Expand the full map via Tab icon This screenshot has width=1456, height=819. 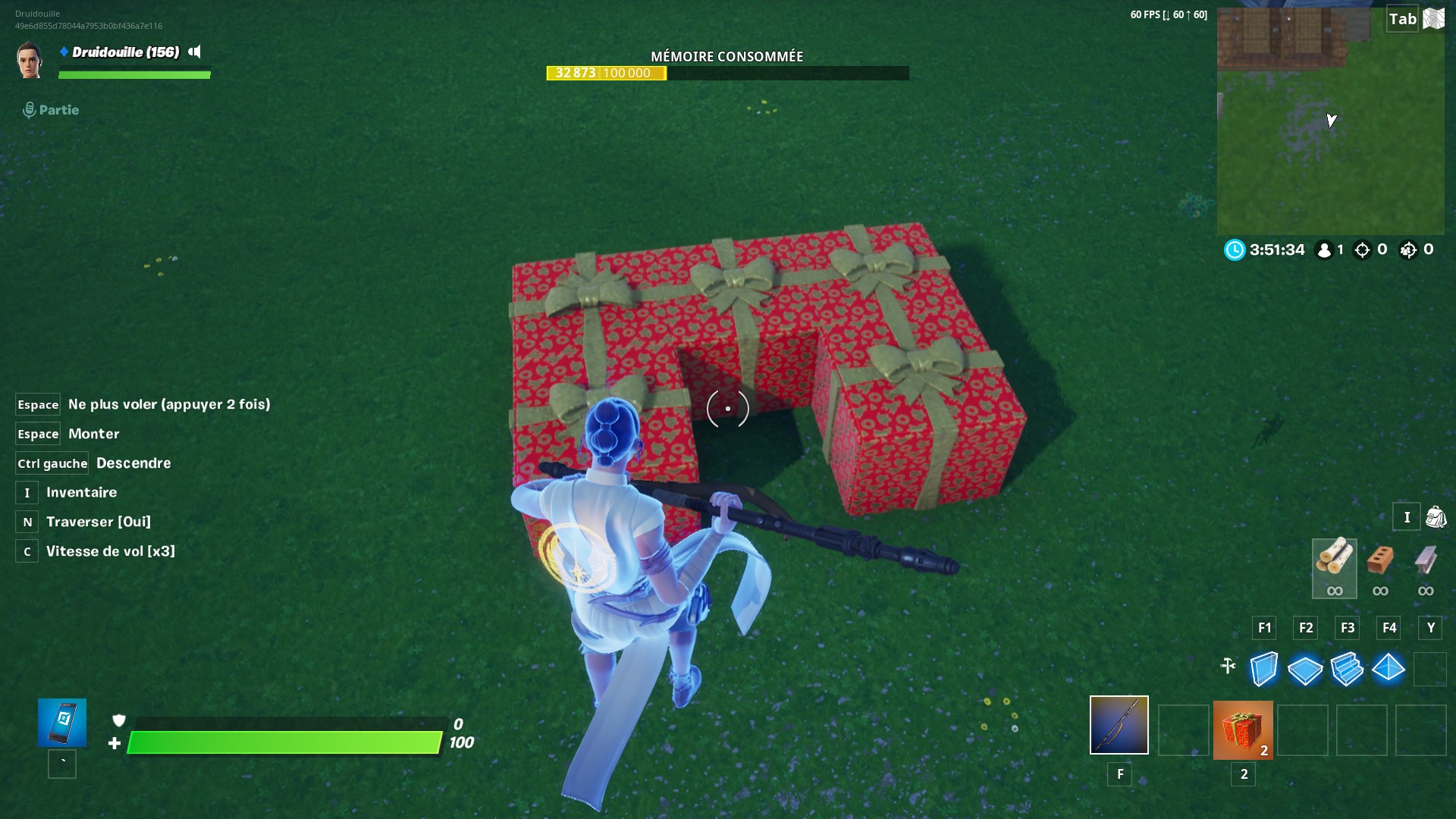1402,18
